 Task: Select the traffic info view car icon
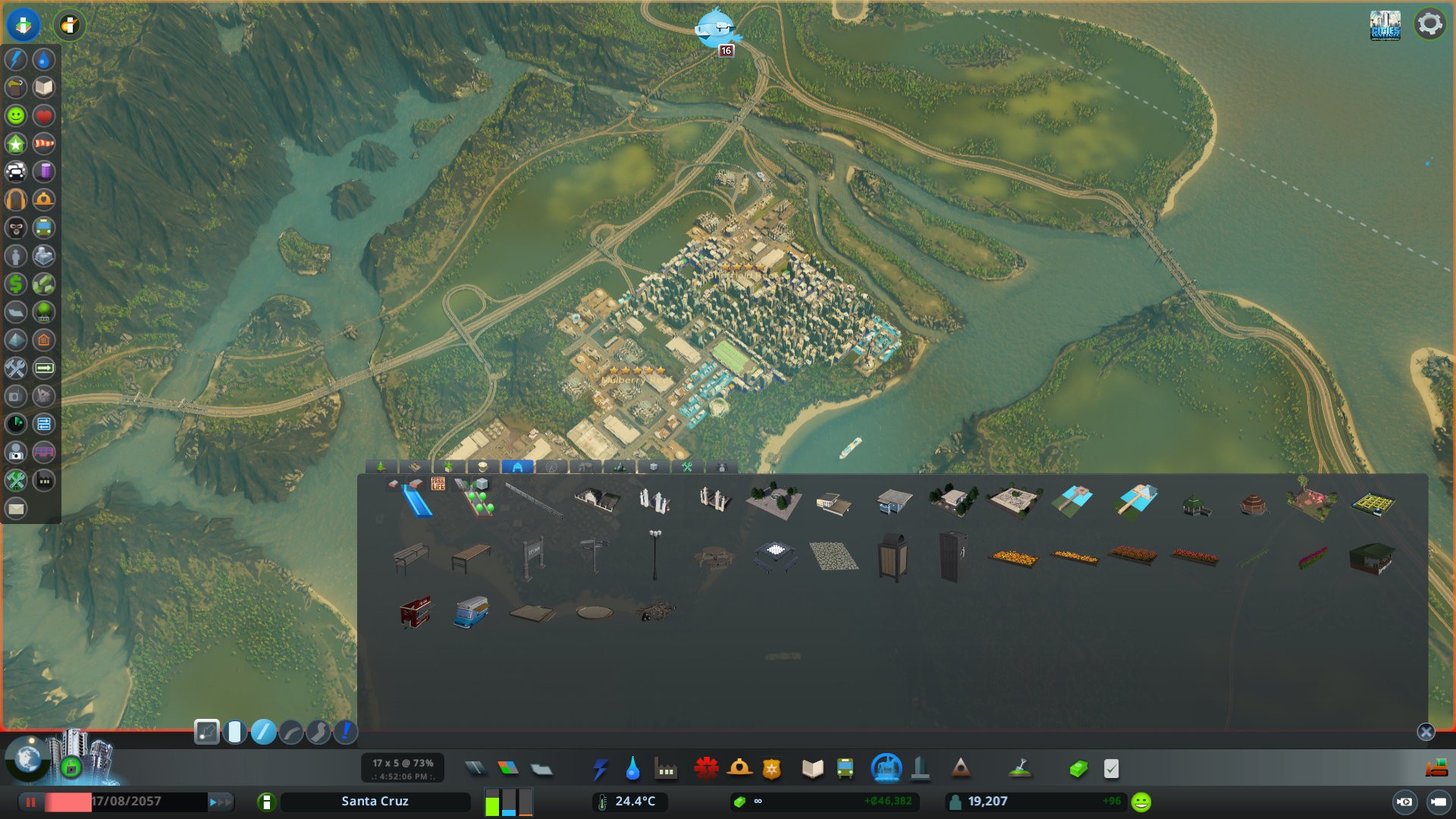tap(16, 172)
